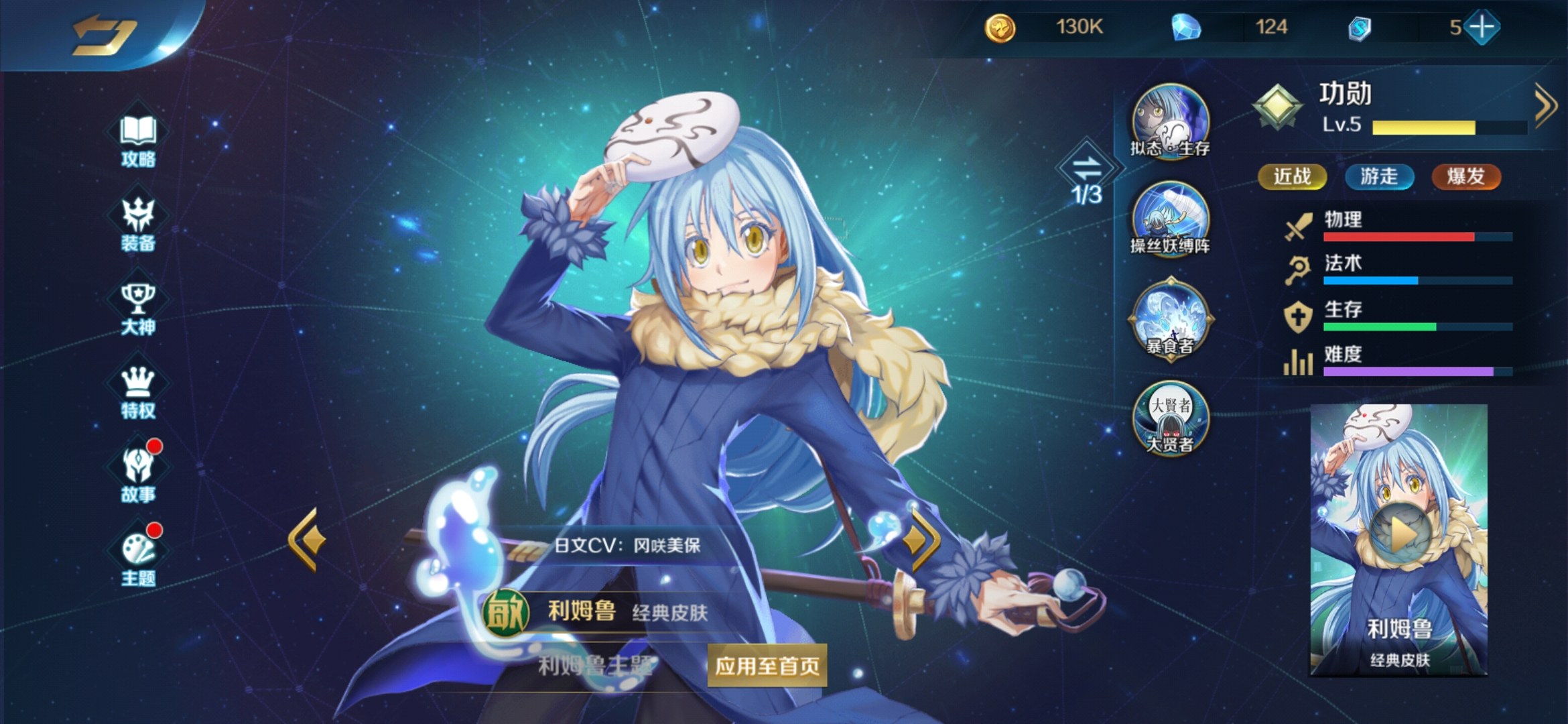1568x724 pixels.
Task: Select the 大贤者 skill icon
Action: (1170, 418)
